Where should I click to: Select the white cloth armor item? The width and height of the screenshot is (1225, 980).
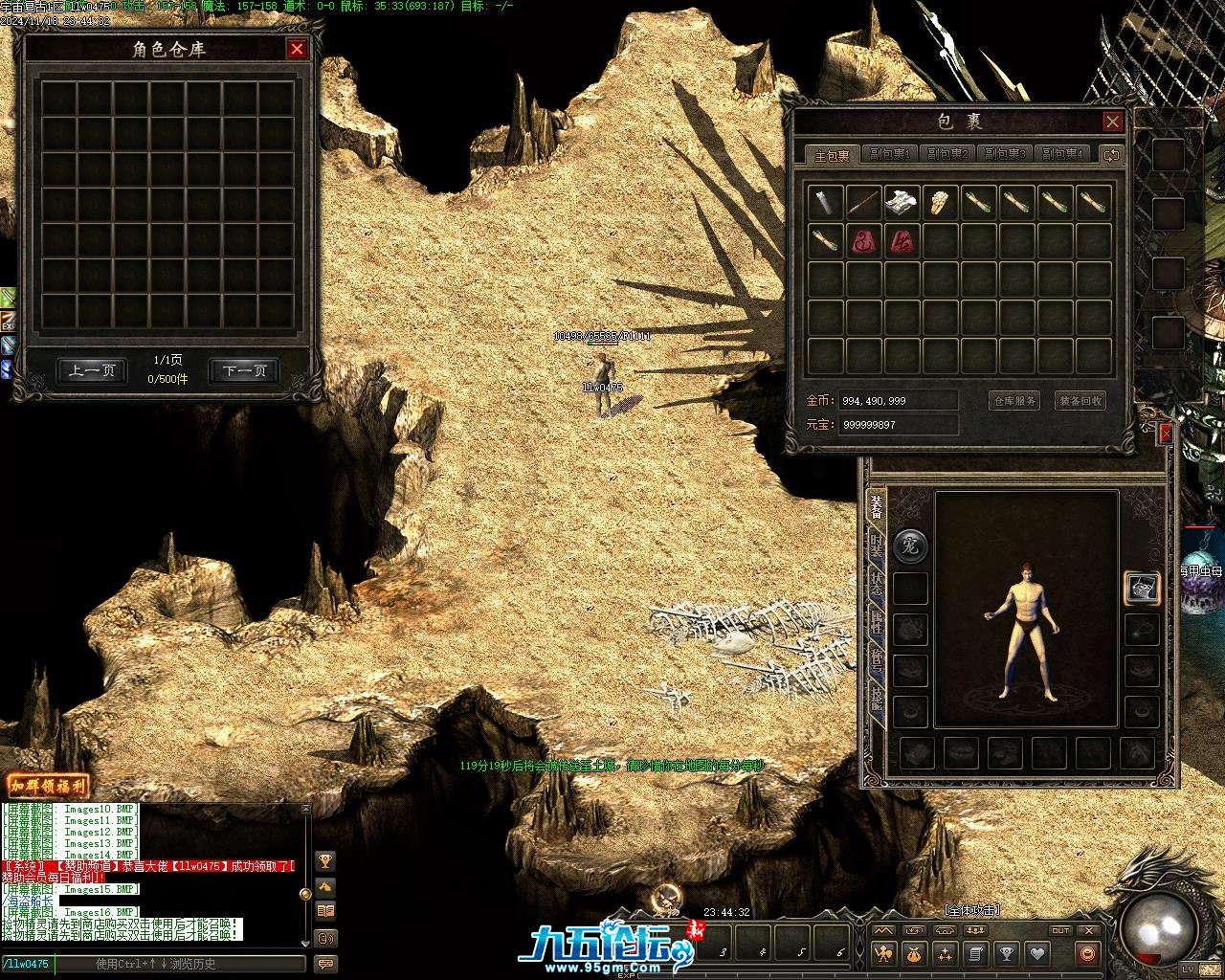click(x=902, y=202)
